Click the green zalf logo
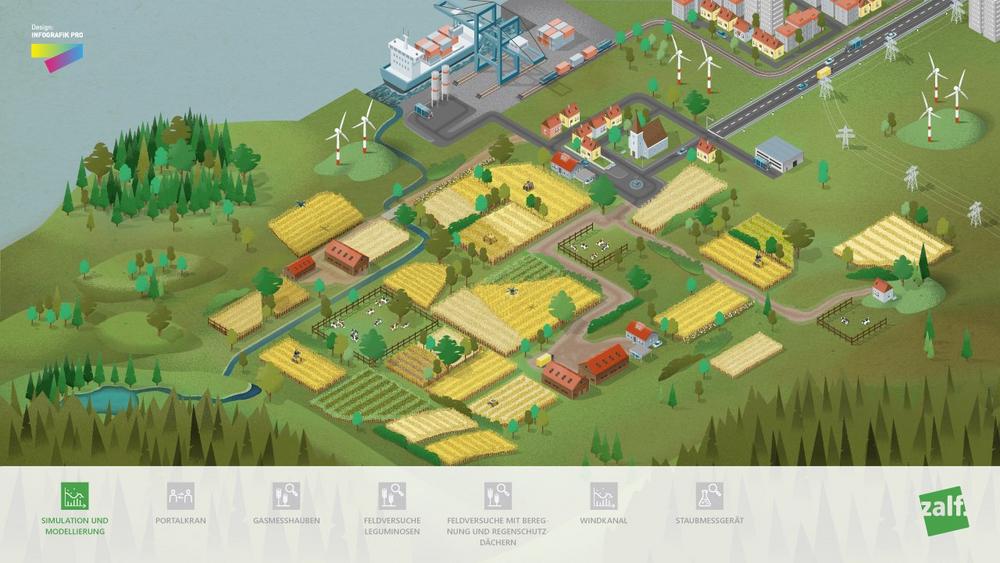This screenshot has width=1000, height=563. (x=944, y=510)
